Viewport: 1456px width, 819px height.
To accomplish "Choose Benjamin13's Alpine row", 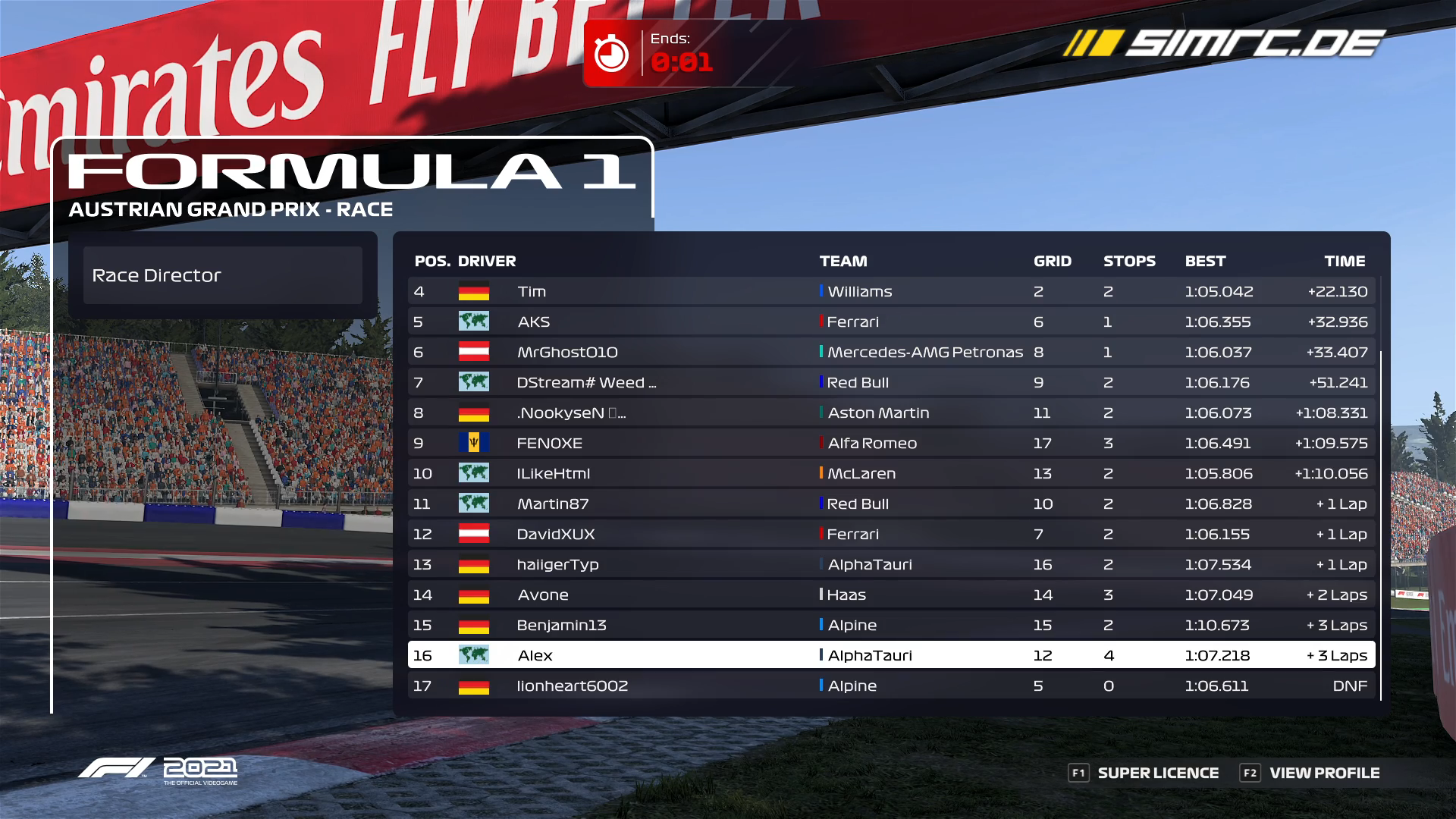I will pos(891,625).
